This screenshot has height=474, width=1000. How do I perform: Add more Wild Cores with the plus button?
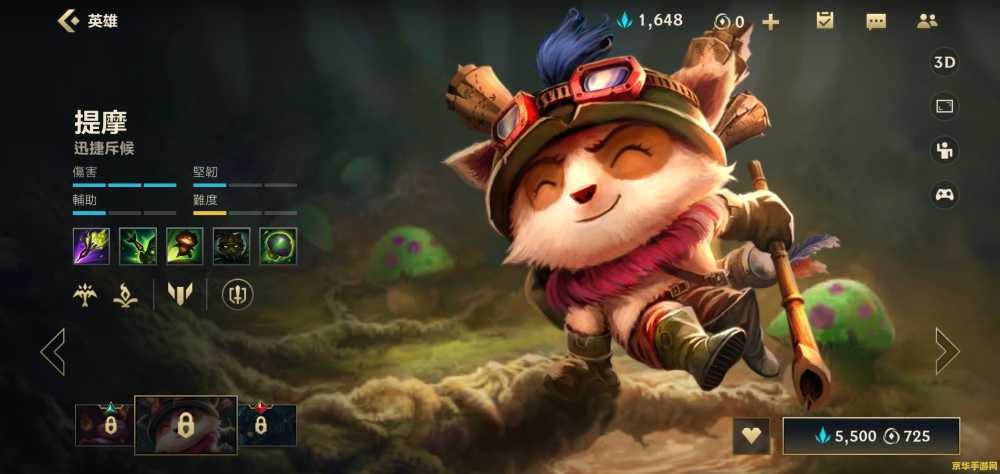pos(771,21)
